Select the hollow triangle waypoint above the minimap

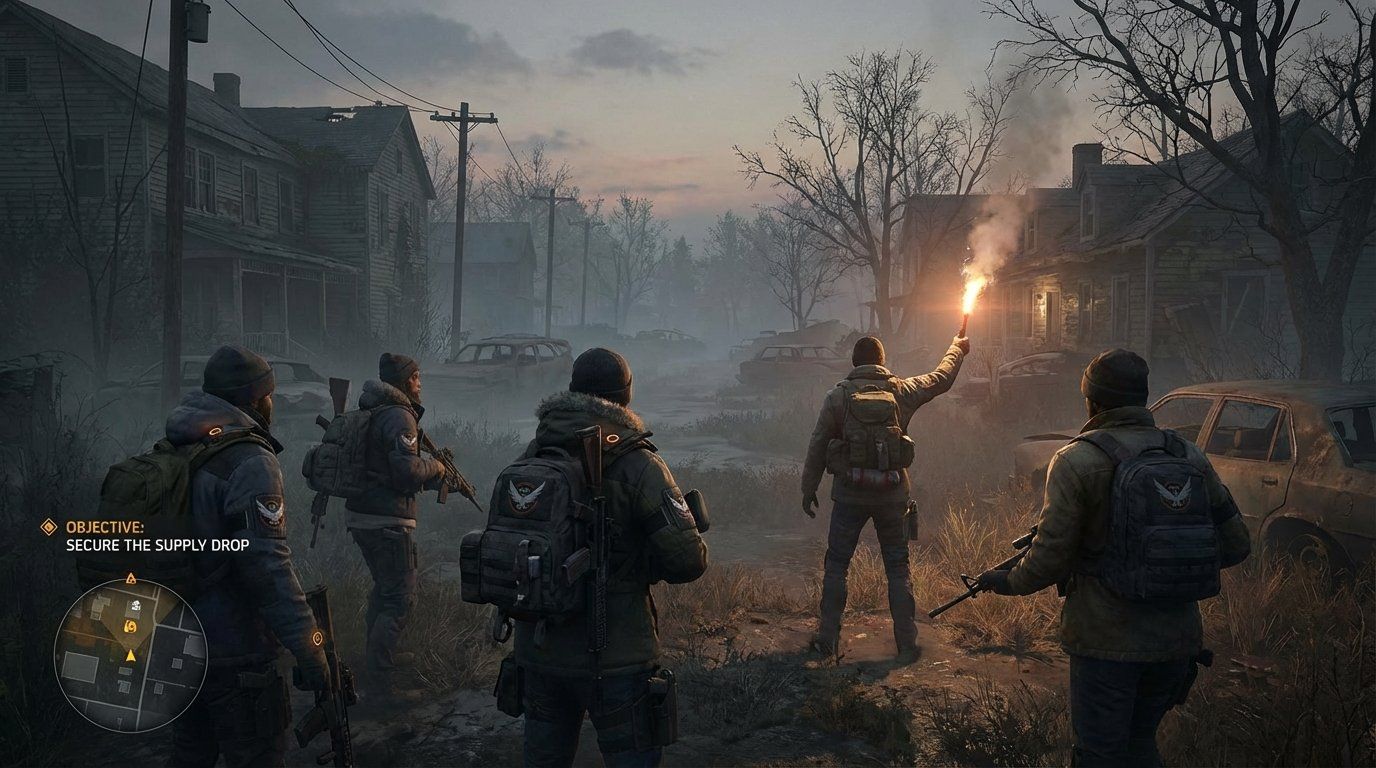click(131, 578)
